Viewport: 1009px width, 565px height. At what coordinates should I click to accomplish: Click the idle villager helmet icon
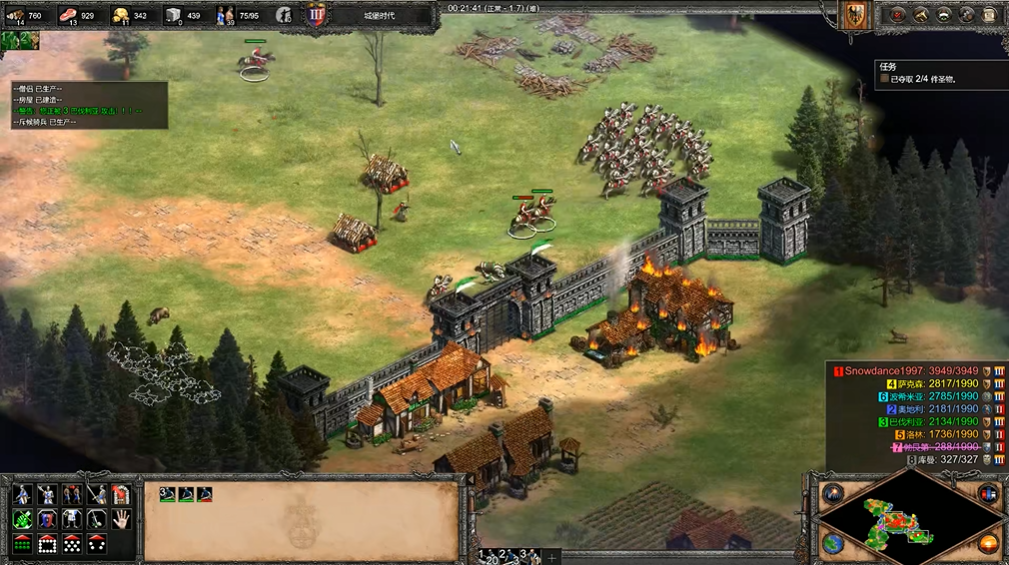(284, 15)
